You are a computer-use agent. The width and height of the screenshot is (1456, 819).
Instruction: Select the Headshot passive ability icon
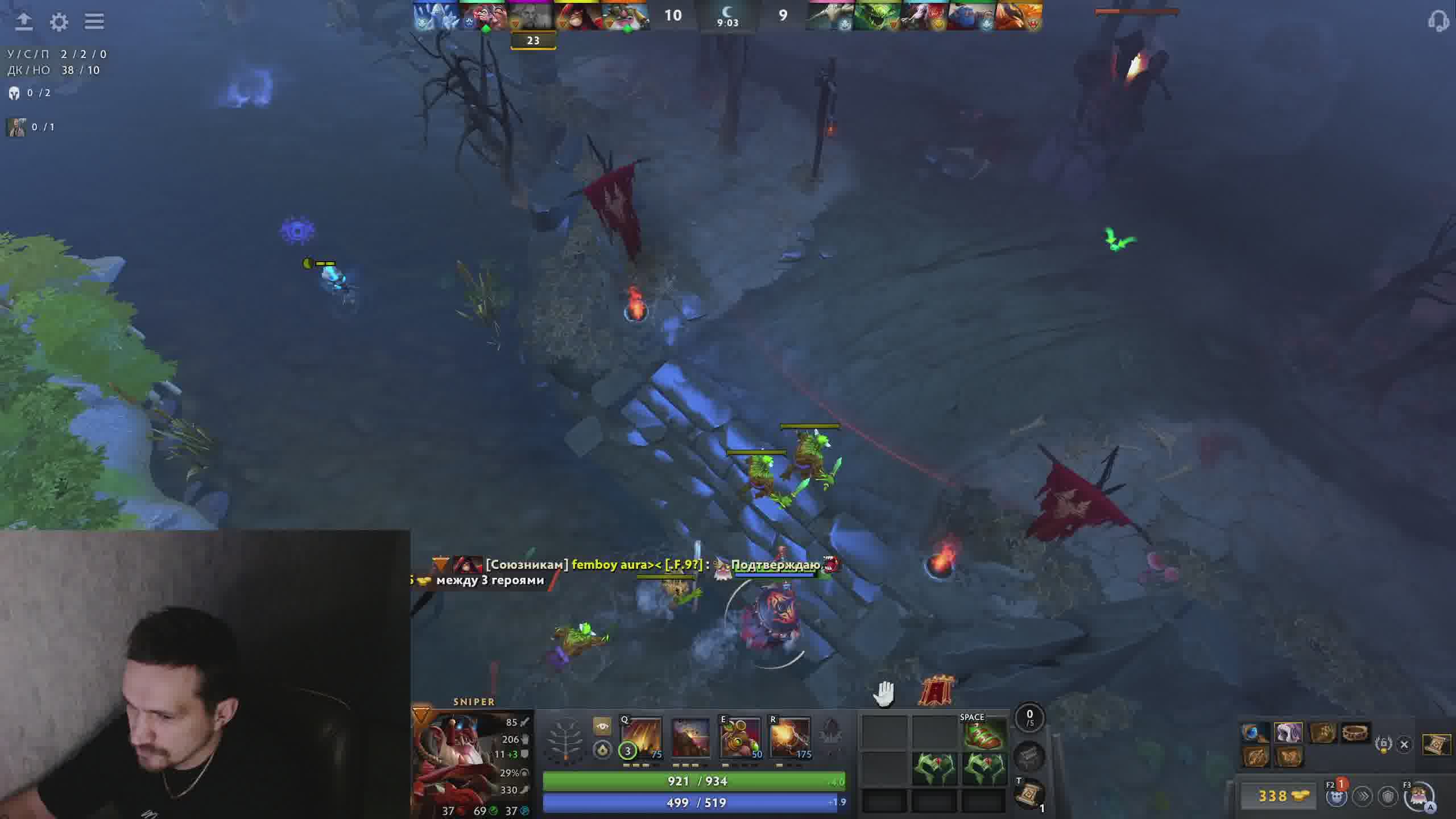(x=690, y=738)
